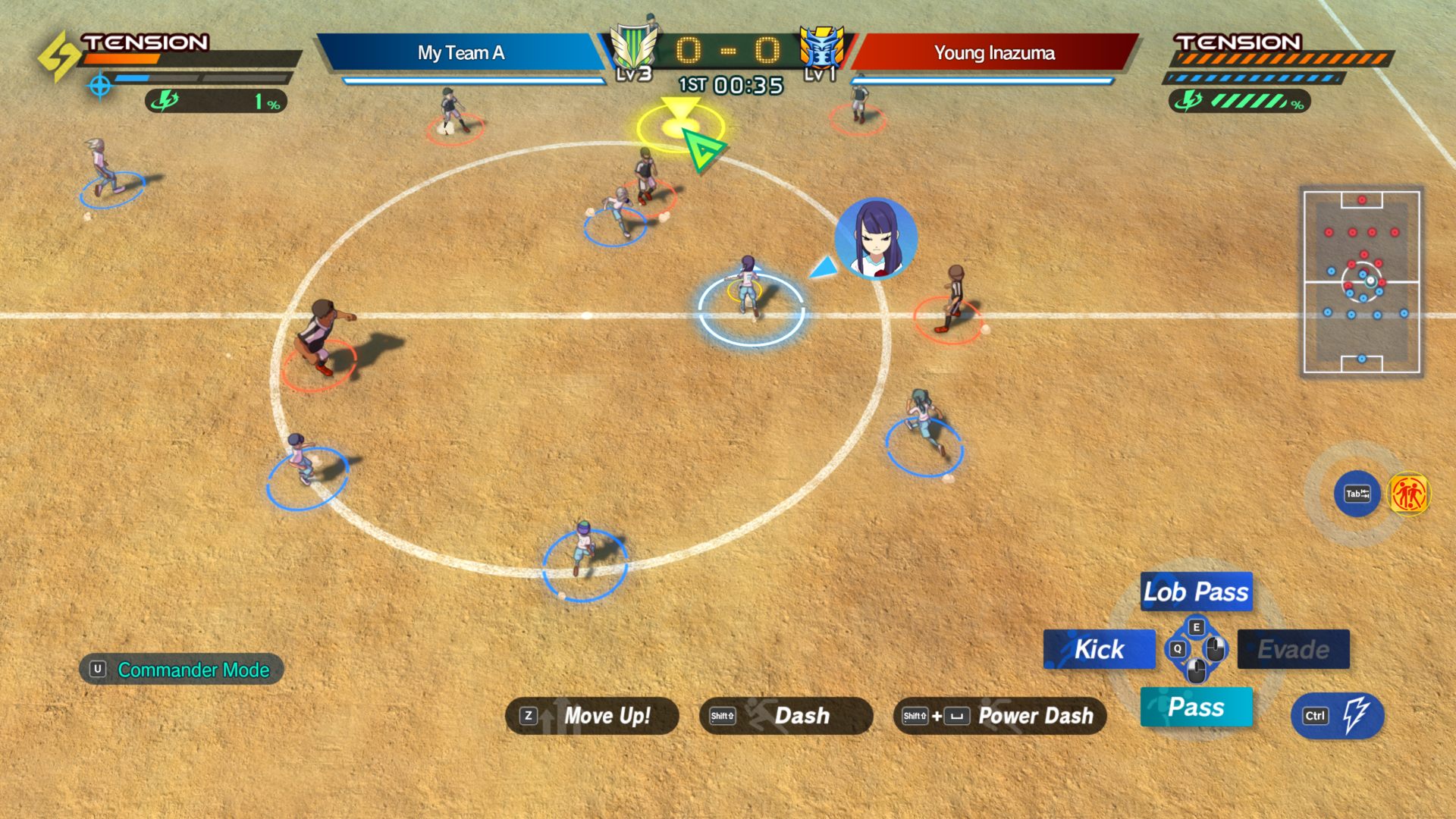1456x819 pixels.
Task: Choose the Kick action
Action: click(1099, 649)
